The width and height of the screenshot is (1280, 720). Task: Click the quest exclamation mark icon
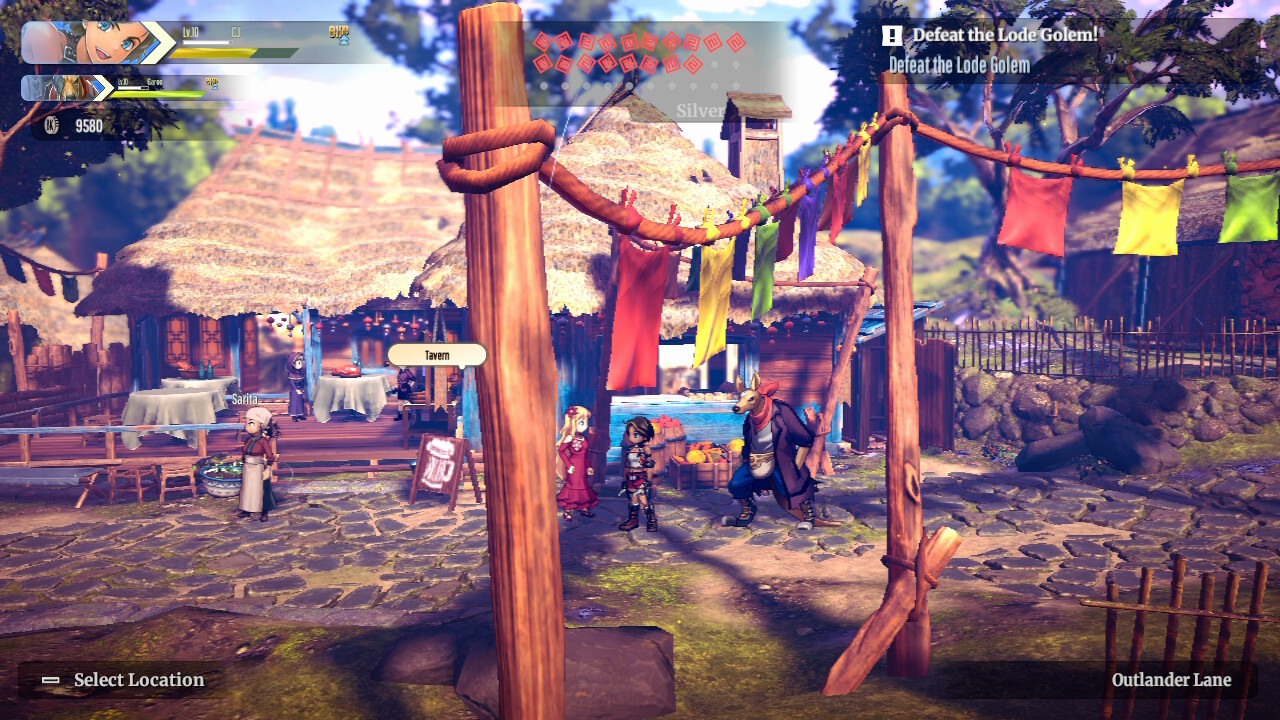pos(892,36)
